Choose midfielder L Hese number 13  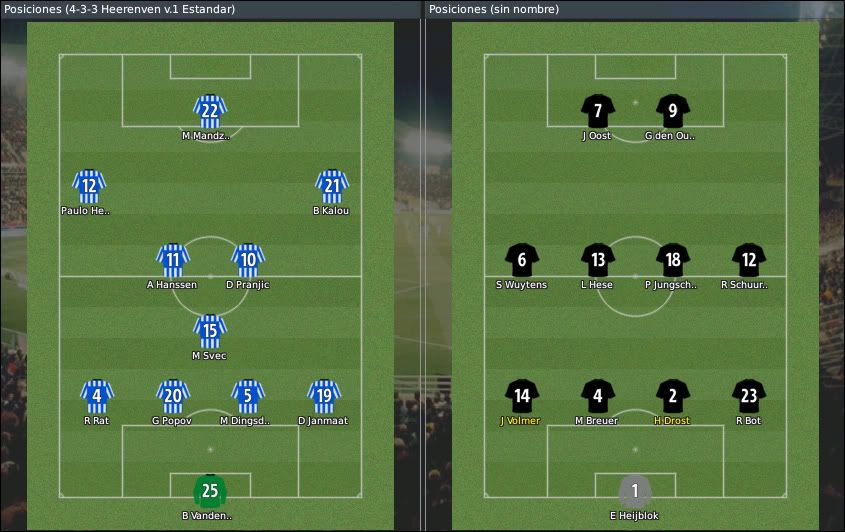tap(597, 260)
